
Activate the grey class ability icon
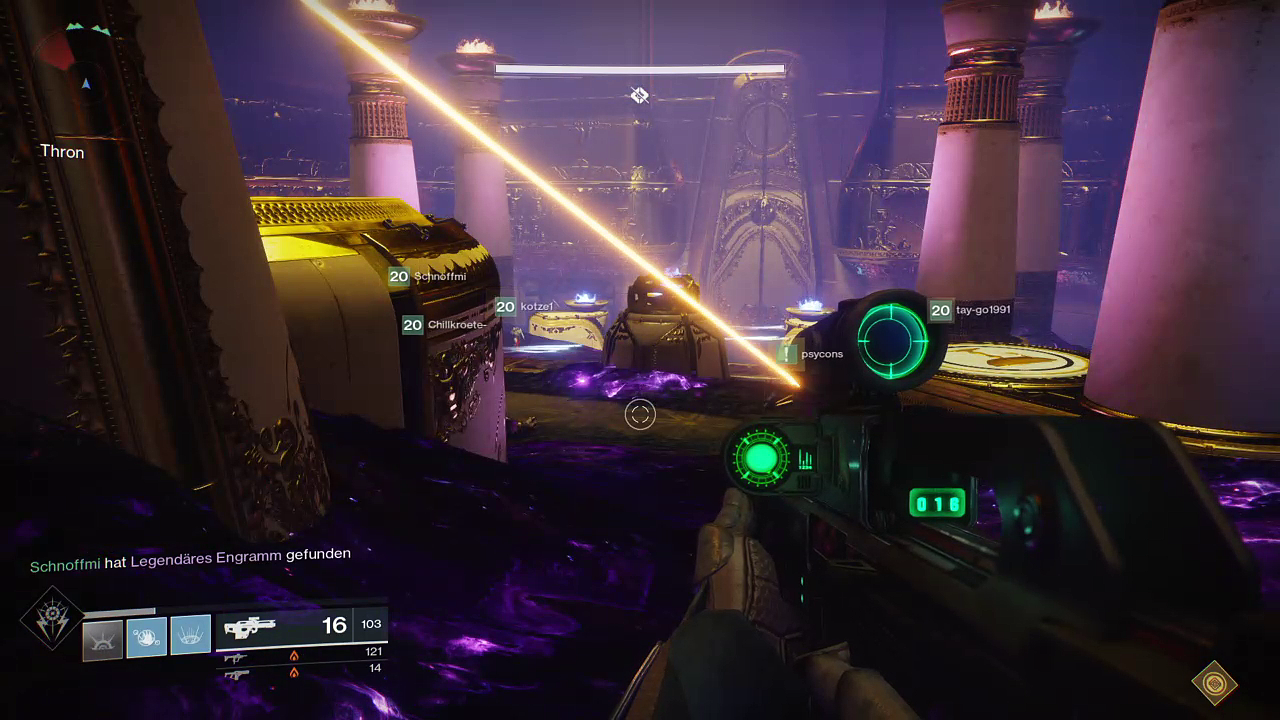[x=102, y=639]
